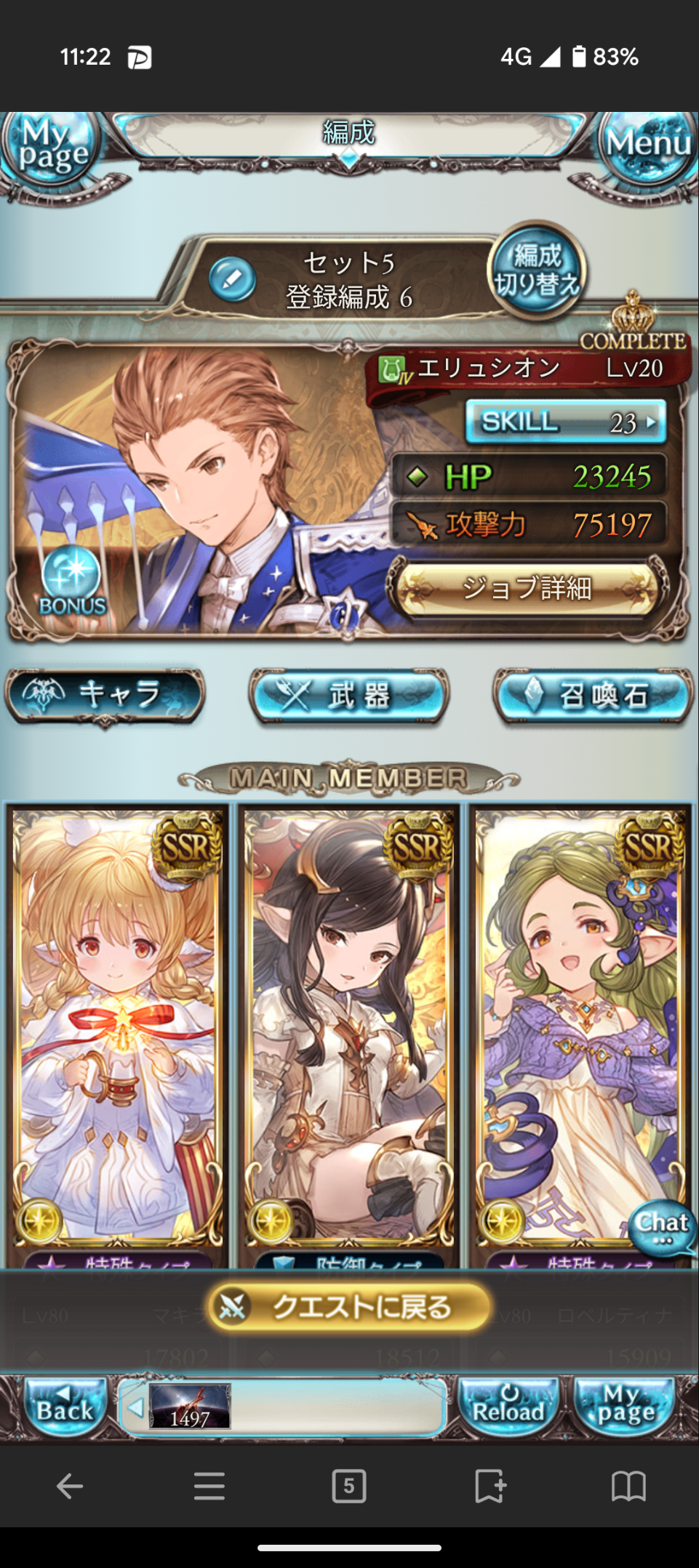Tap the 編成切り替え party switch button
The width and height of the screenshot is (699, 1568).
click(537, 270)
